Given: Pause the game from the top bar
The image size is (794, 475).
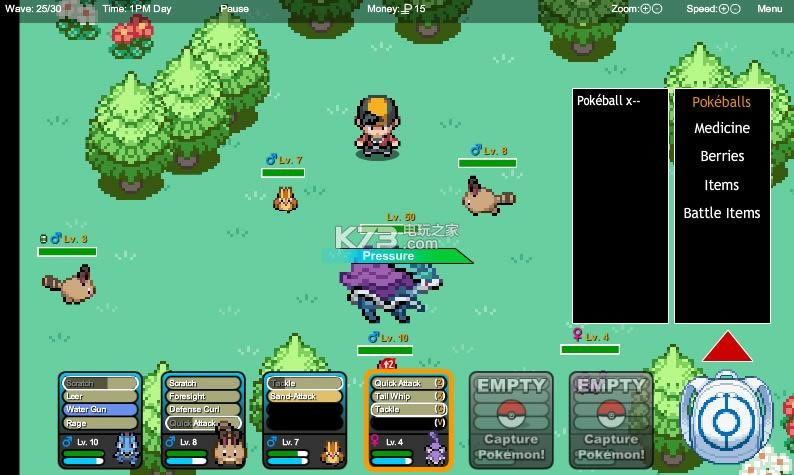Looking at the screenshot, I should click(x=234, y=8).
